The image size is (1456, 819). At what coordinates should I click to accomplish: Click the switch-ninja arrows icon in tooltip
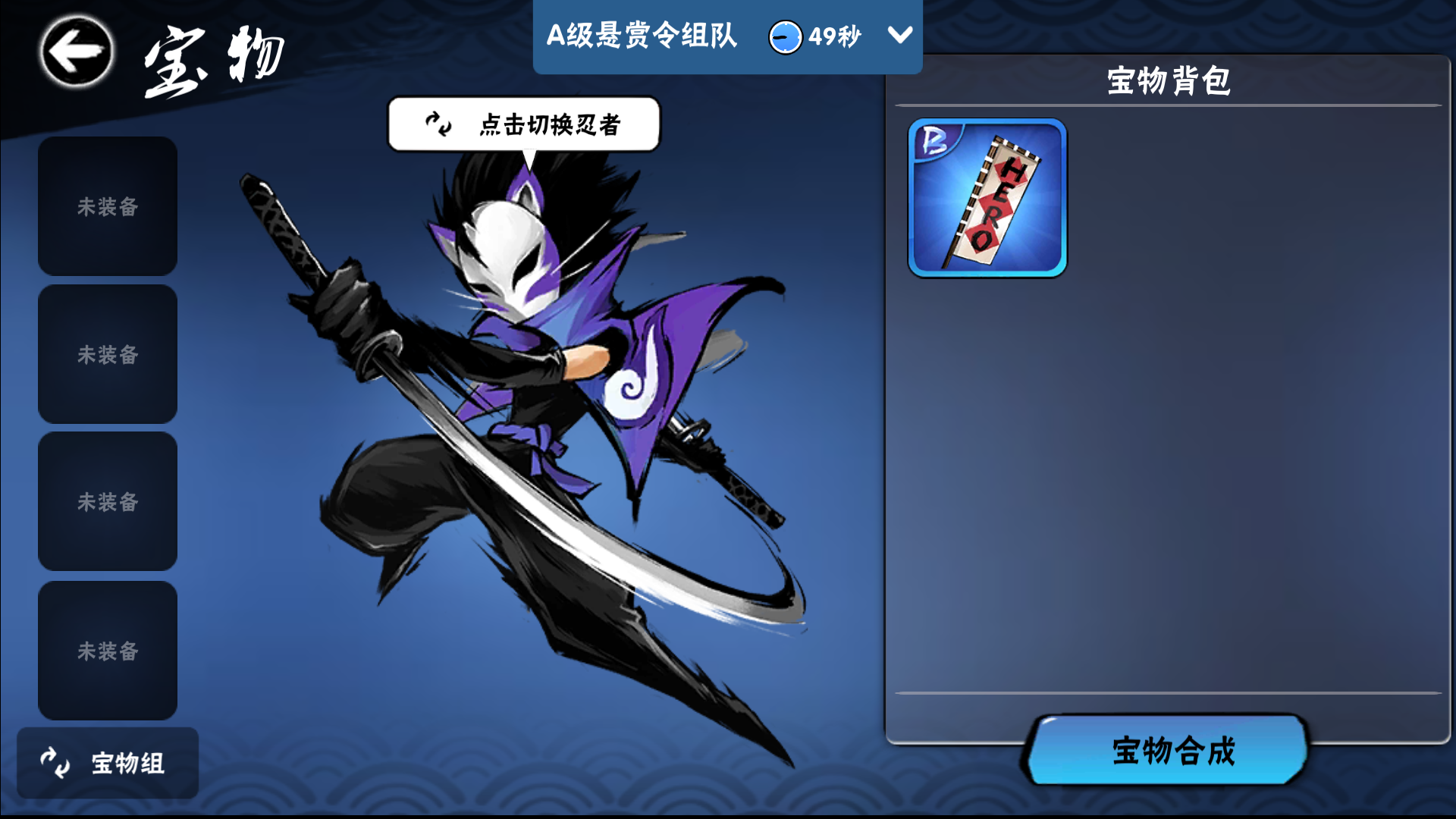click(x=436, y=124)
